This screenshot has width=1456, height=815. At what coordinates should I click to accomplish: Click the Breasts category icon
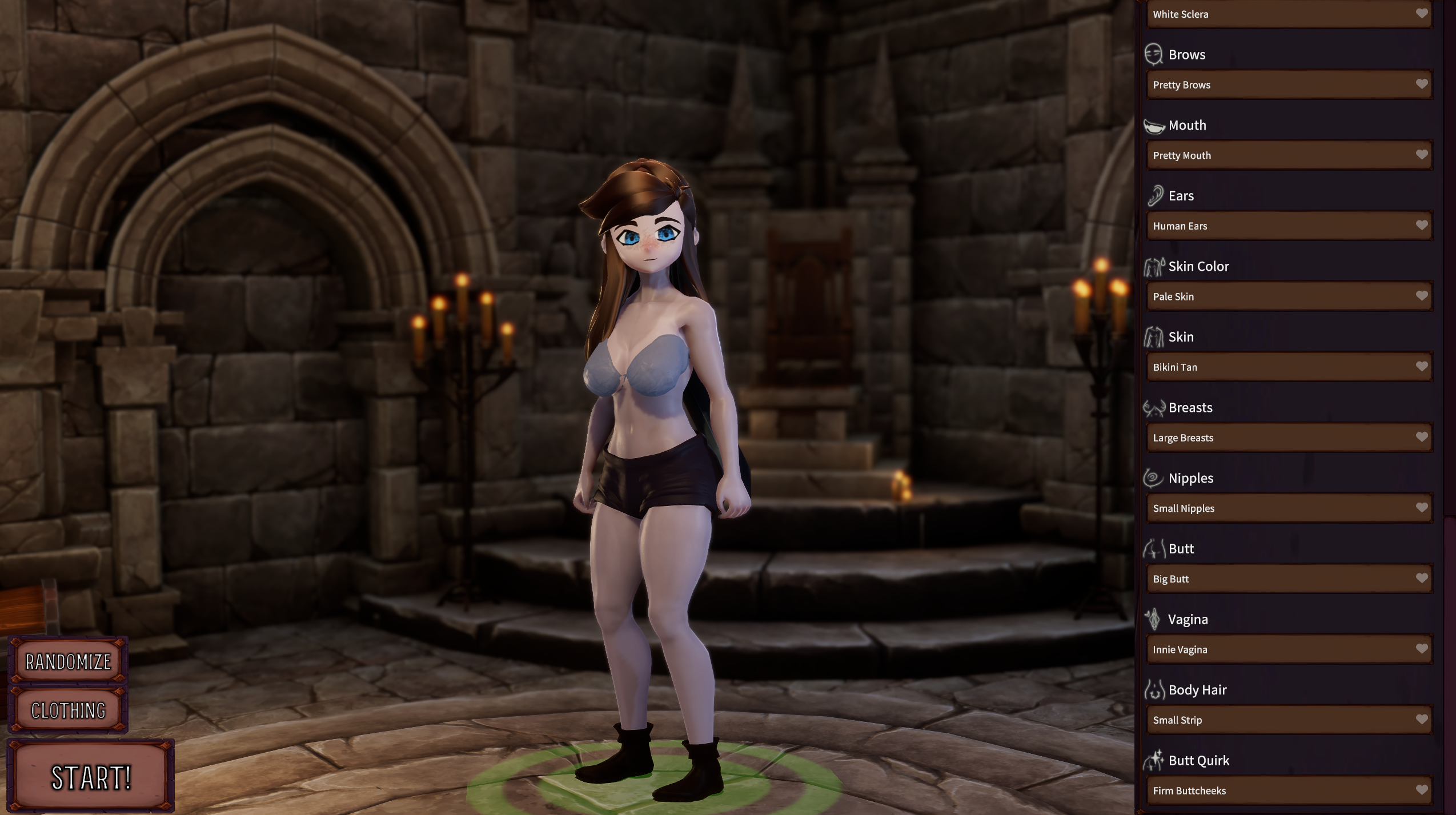coord(1155,407)
